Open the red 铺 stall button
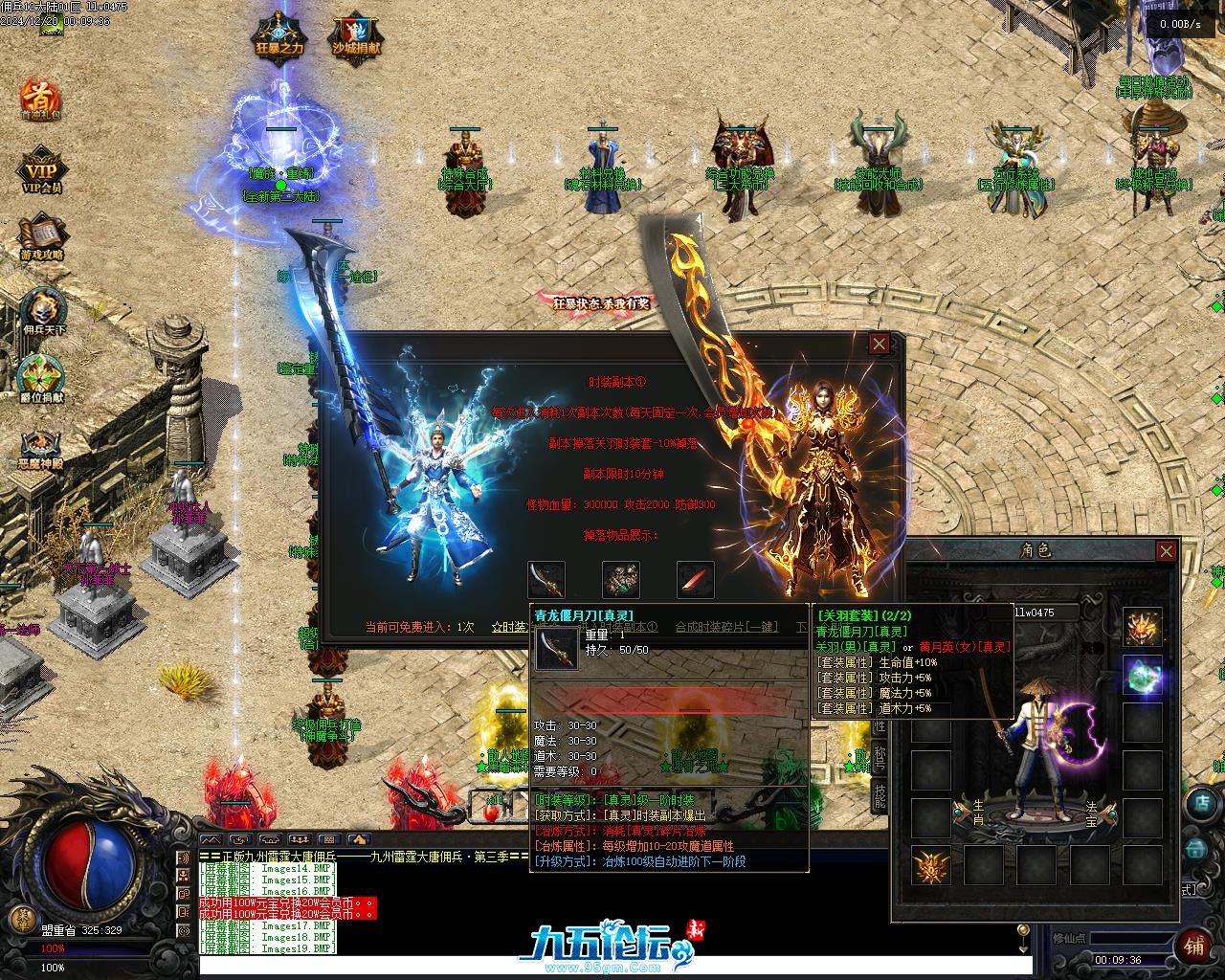 click(1194, 947)
